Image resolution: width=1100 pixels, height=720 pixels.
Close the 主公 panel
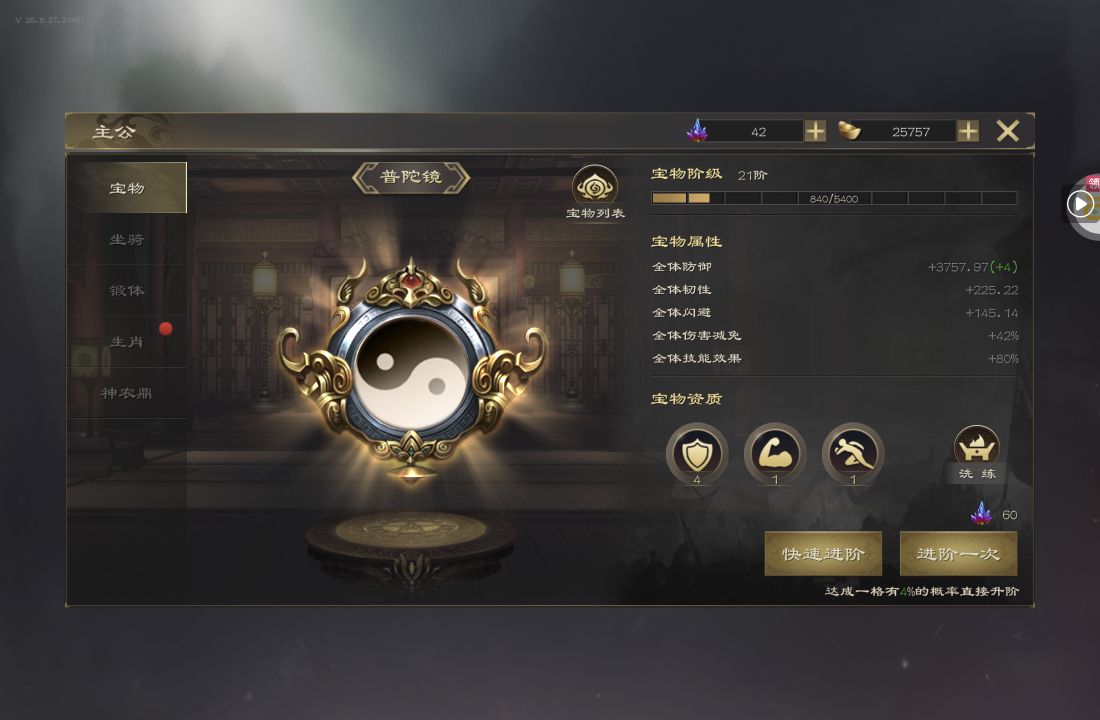(1007, 131)
